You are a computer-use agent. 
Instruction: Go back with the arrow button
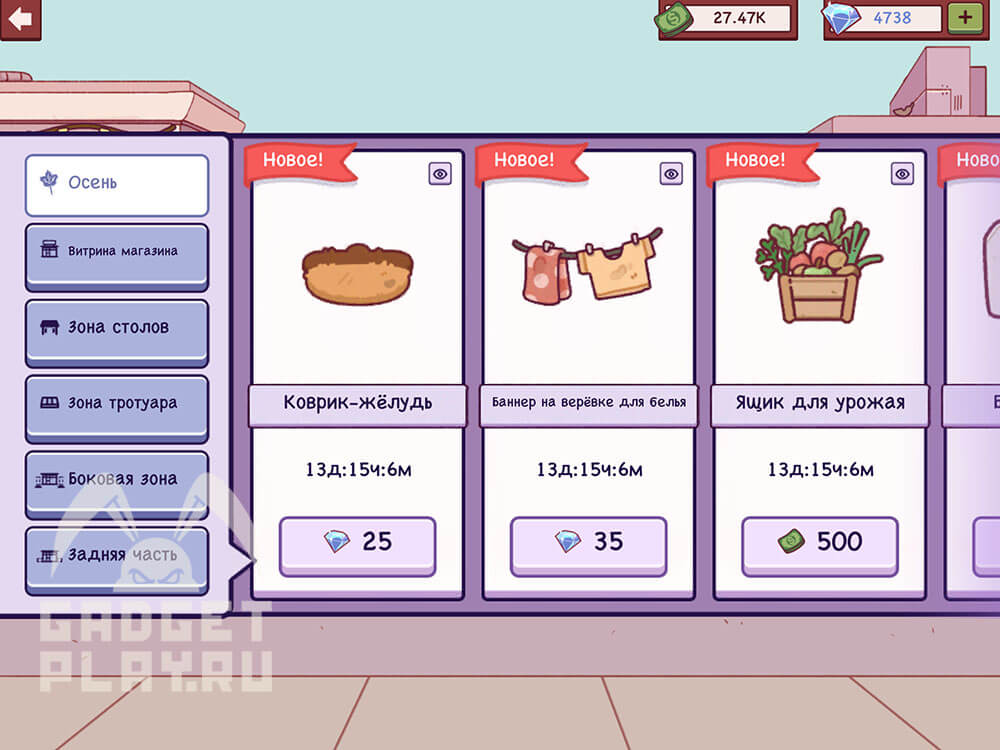point(20,18)
